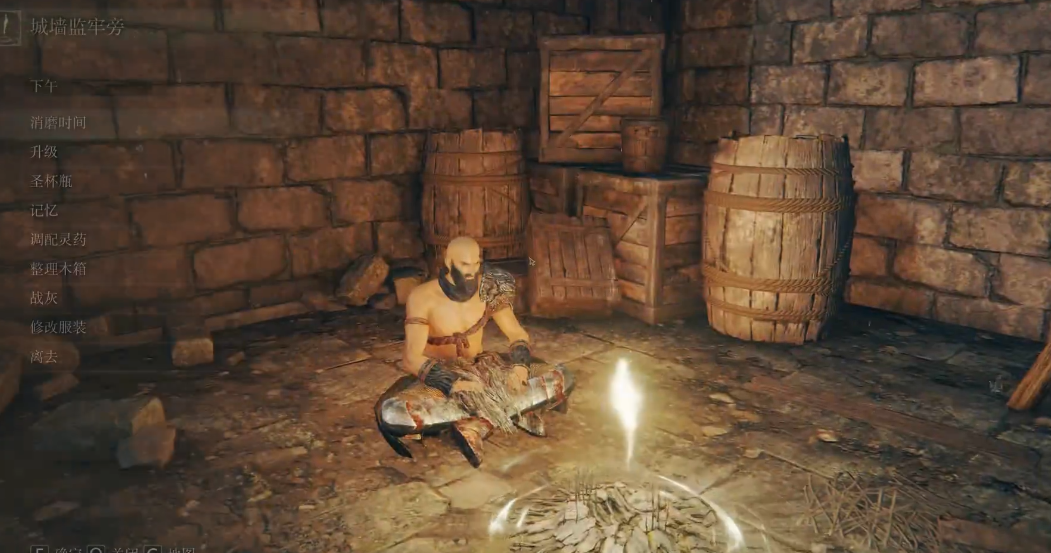Image resolution: width=1051 pixels, height=553 pixels.
Task: Choose the 圣杯瓶 flask option
Action: click(51, 181)
